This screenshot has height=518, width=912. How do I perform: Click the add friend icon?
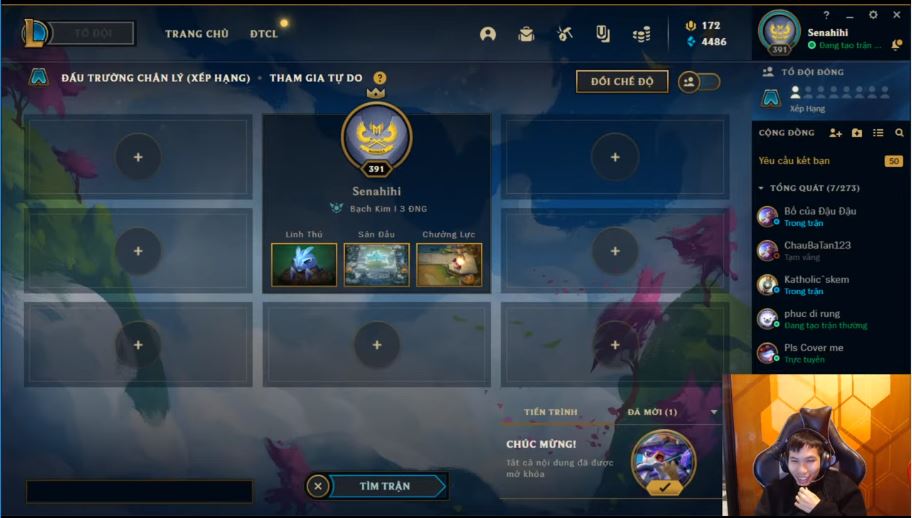pyautogui.click(x=836, y=133)
